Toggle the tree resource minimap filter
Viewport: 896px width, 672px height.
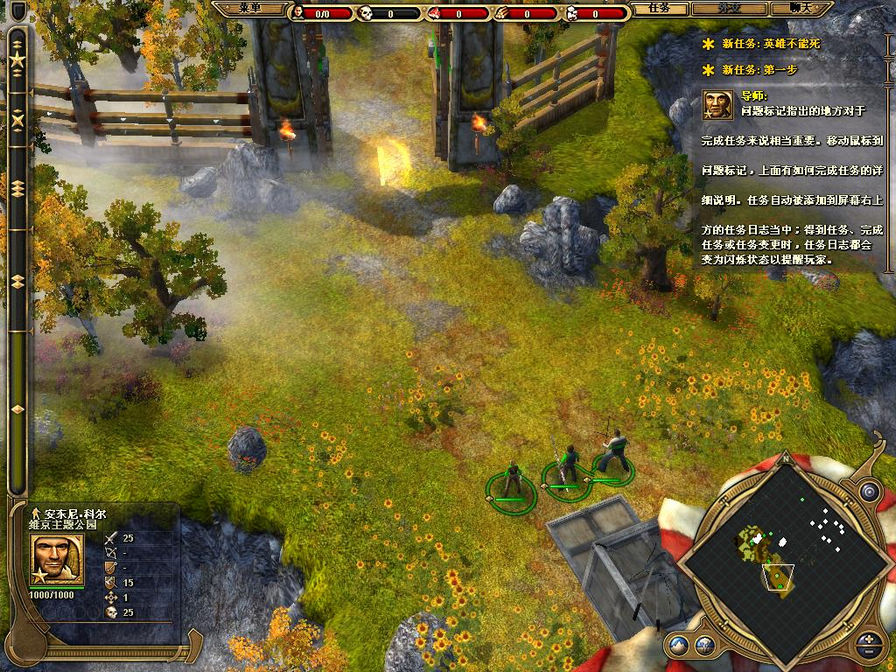(704, 645)
